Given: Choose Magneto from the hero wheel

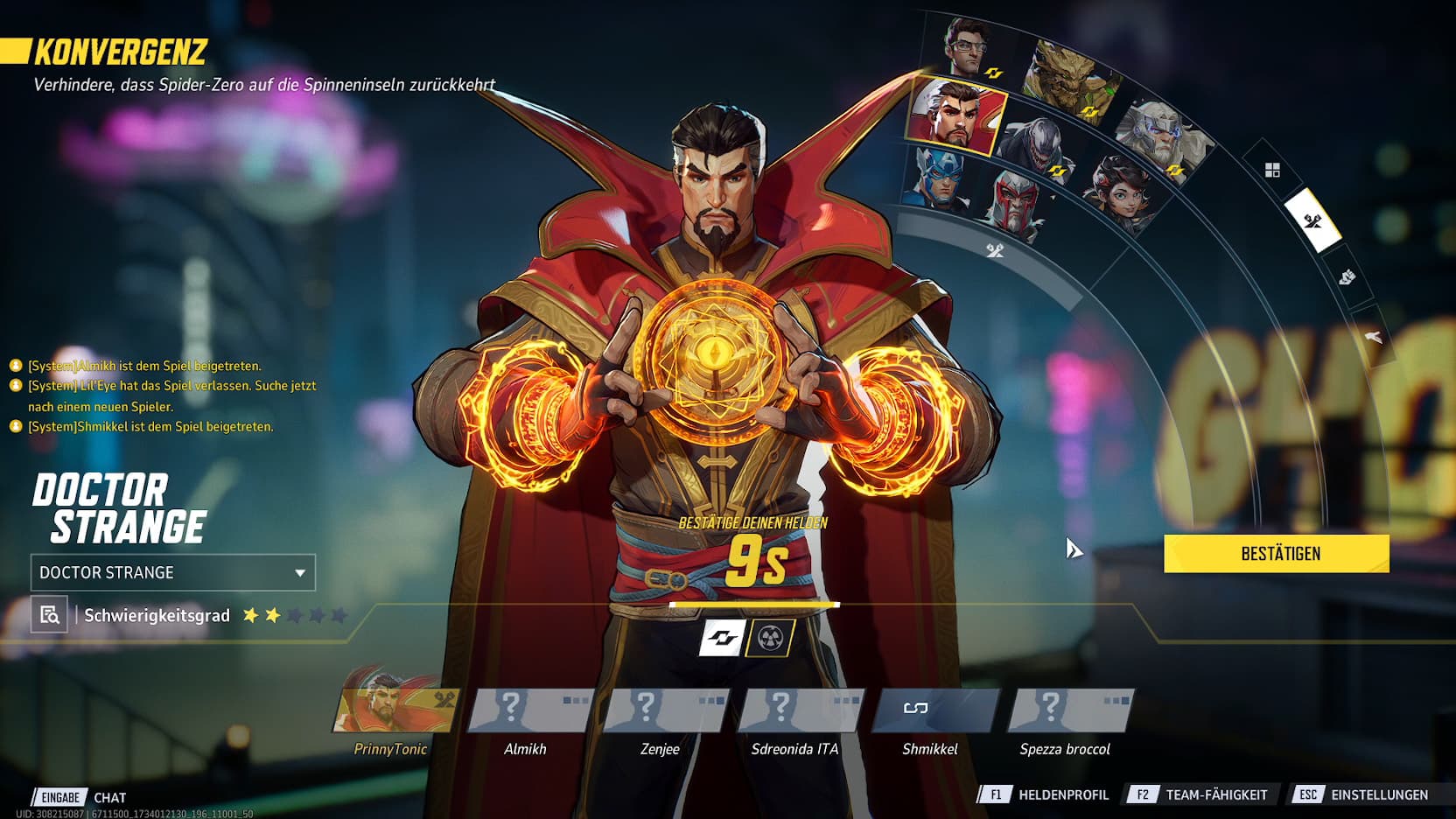Looking at the screenshot, I should 1015,203.
